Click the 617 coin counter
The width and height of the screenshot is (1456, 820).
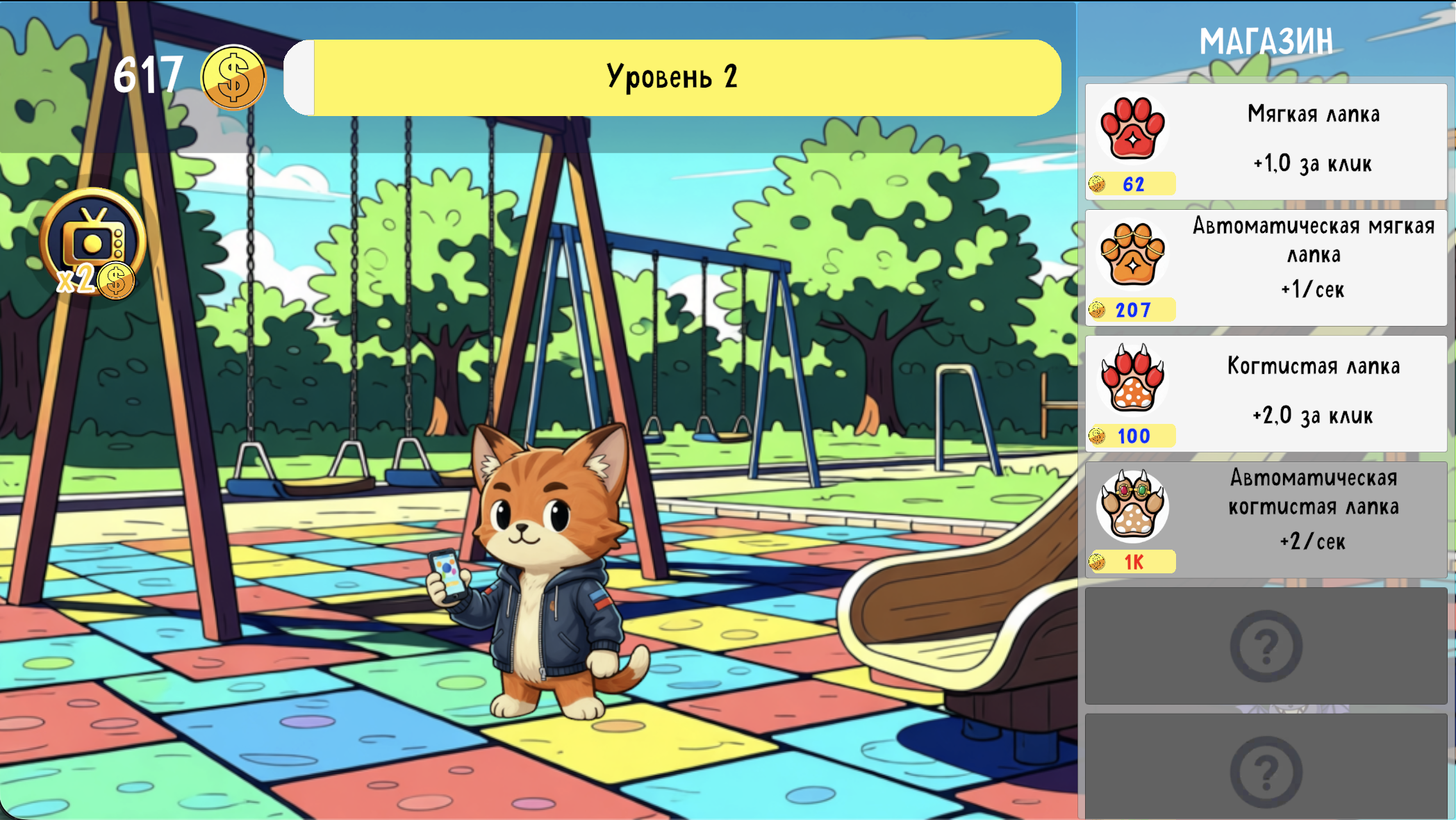coord(148,73)
